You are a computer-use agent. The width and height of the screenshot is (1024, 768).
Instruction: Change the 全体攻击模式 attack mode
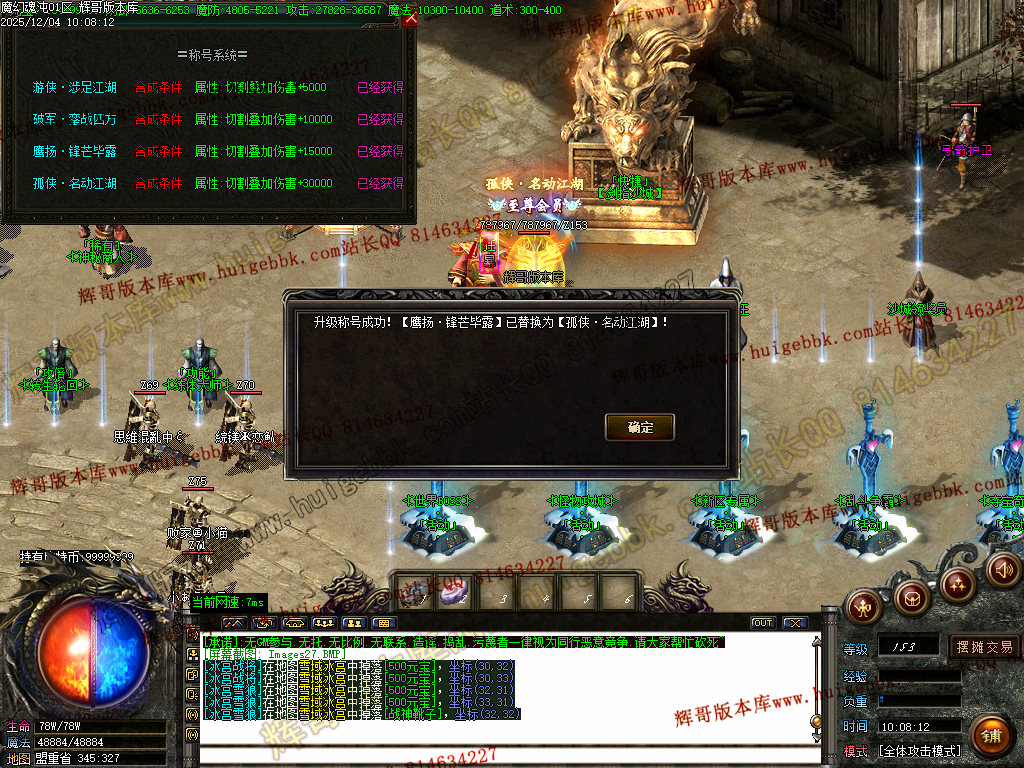tap(919, 750)
